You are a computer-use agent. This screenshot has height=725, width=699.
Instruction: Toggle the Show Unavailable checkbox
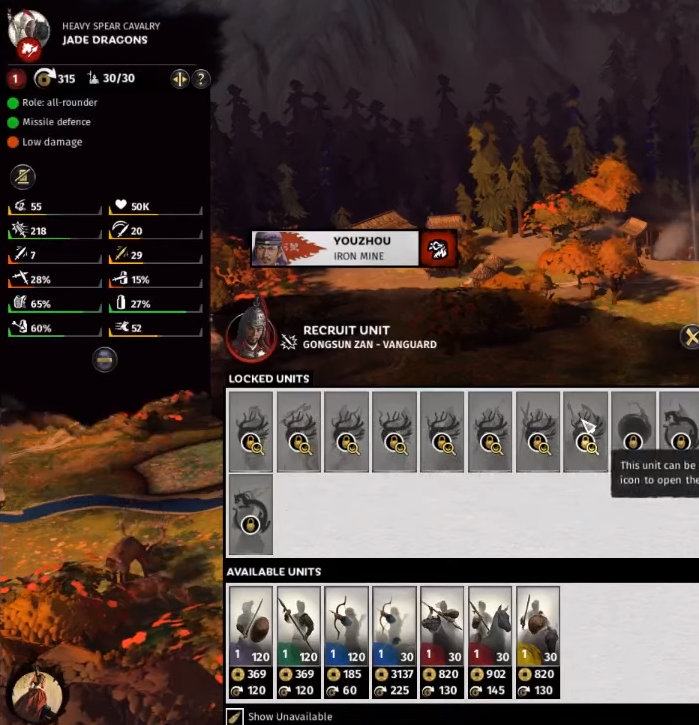click(x=235, y=716)
